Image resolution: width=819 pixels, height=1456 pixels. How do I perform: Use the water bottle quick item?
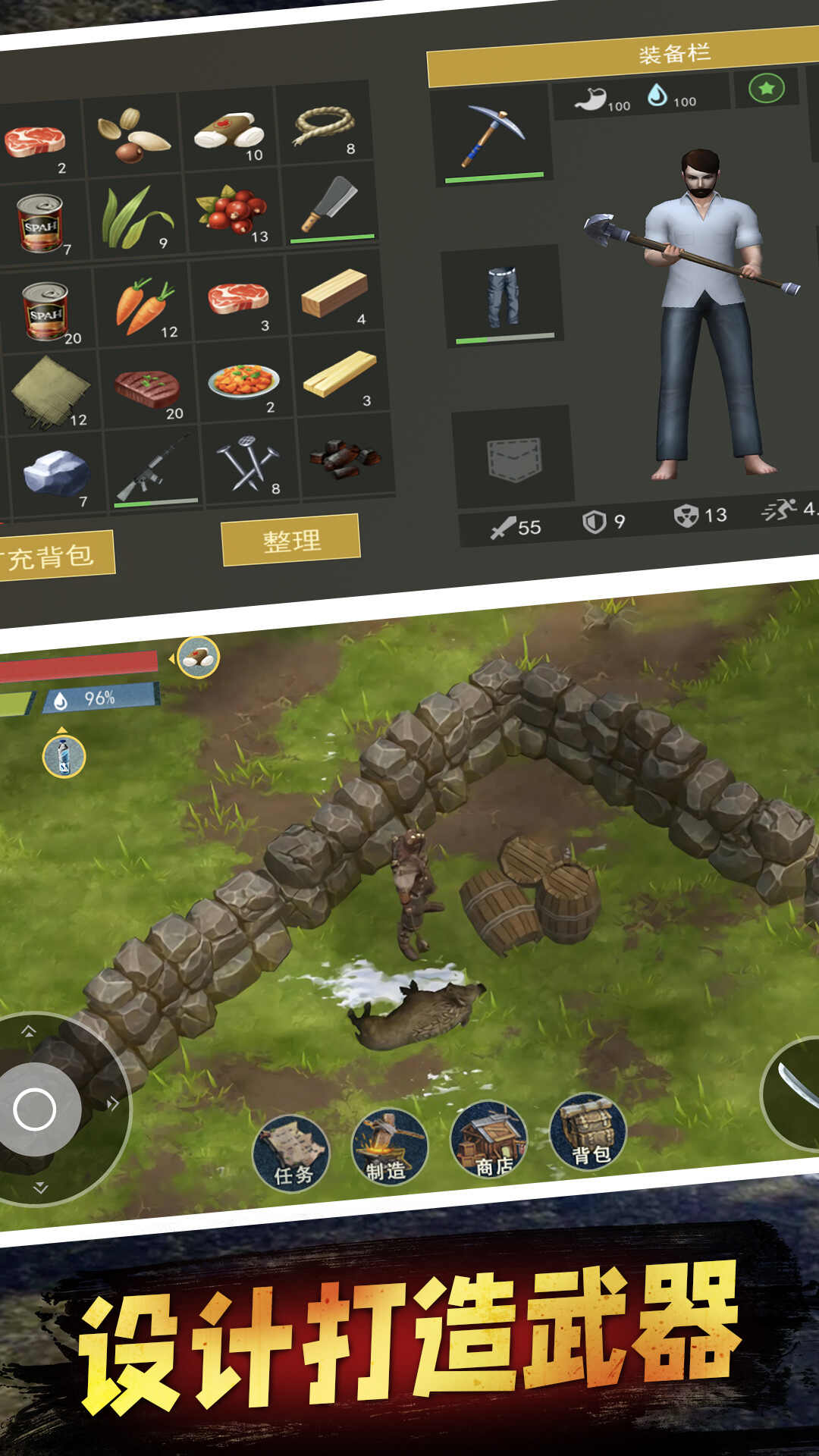[x=64, y=756]
